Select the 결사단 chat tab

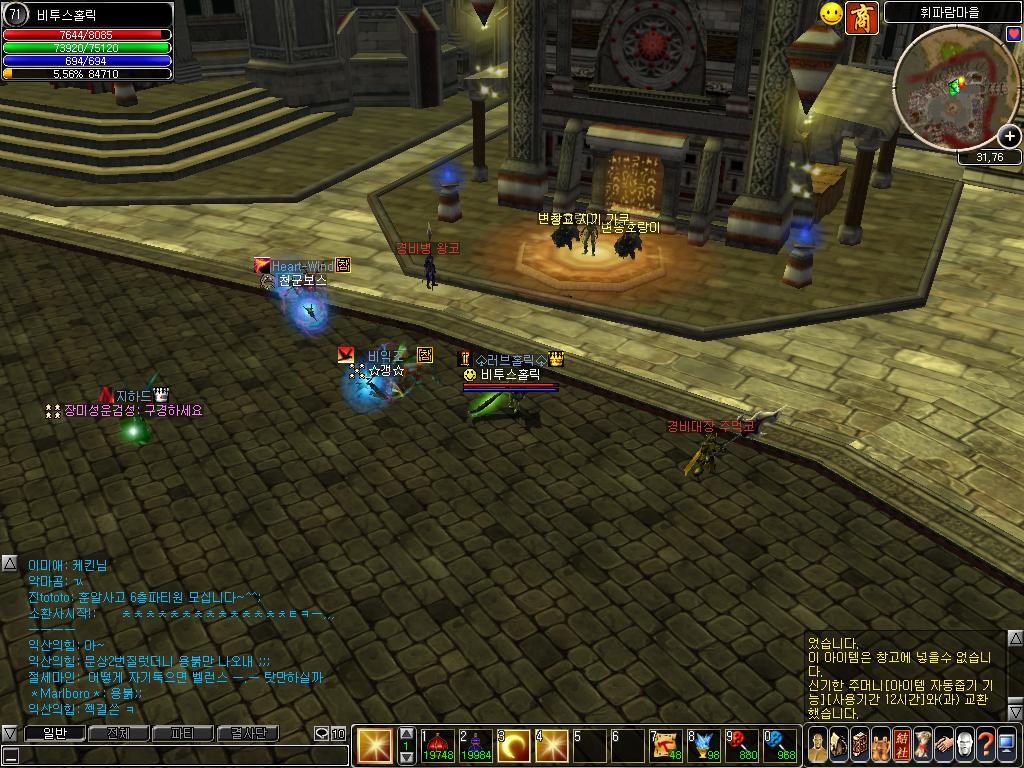pos(247,733)
